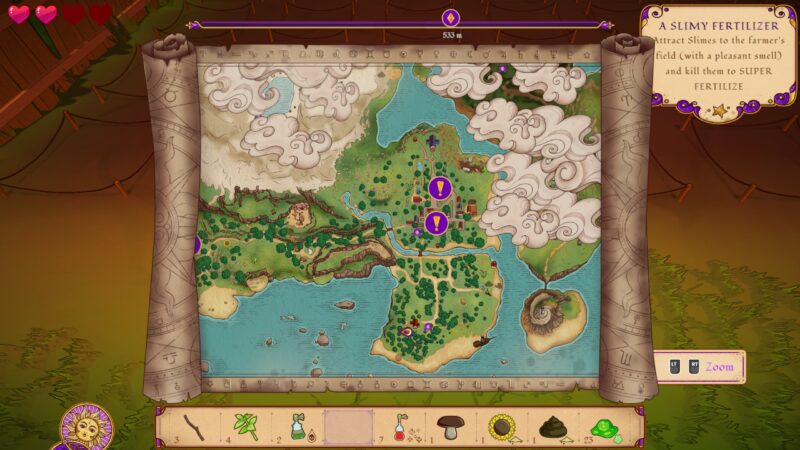This screenshot has width=800, height=450.
Task: Select the wooden stick hotbar slot
Action: point(193,427)
